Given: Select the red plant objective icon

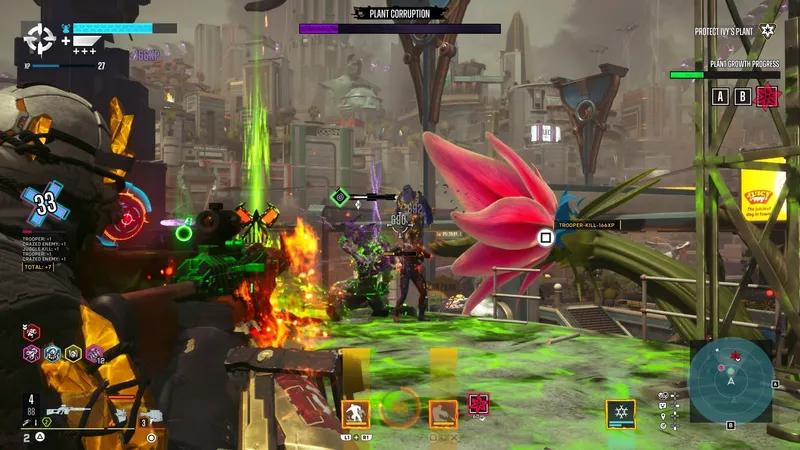Looking at the screenshot, I should (x=768, y=96).
